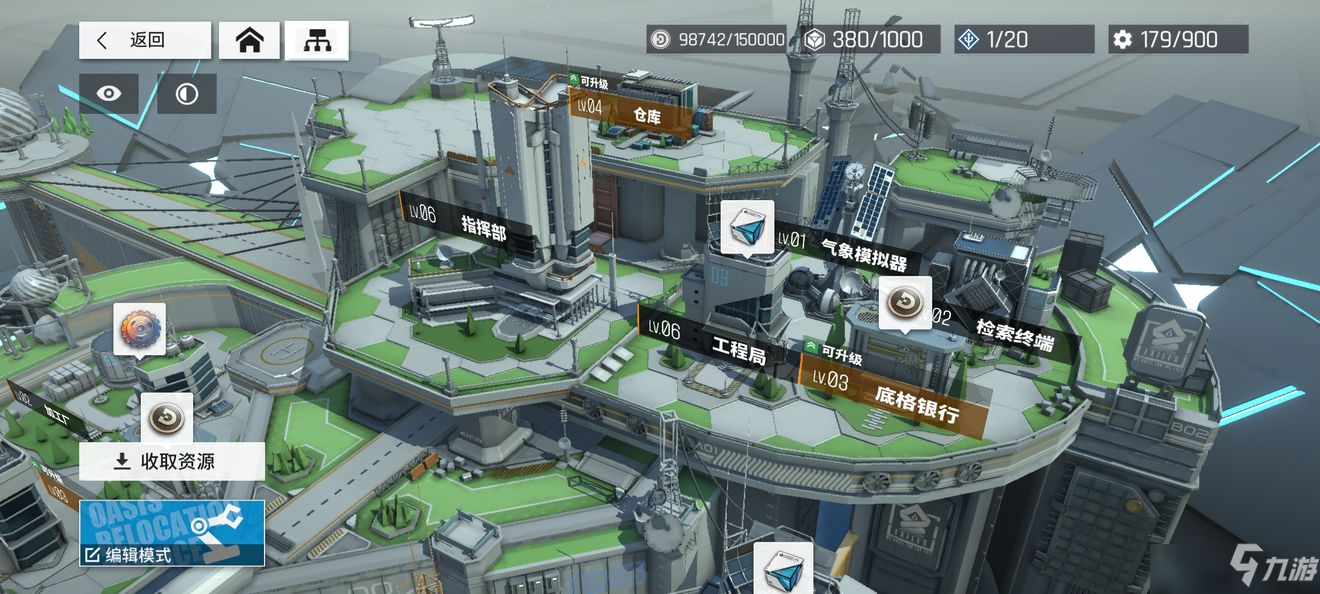Collect the blue cube resource above 工程局

747,226
